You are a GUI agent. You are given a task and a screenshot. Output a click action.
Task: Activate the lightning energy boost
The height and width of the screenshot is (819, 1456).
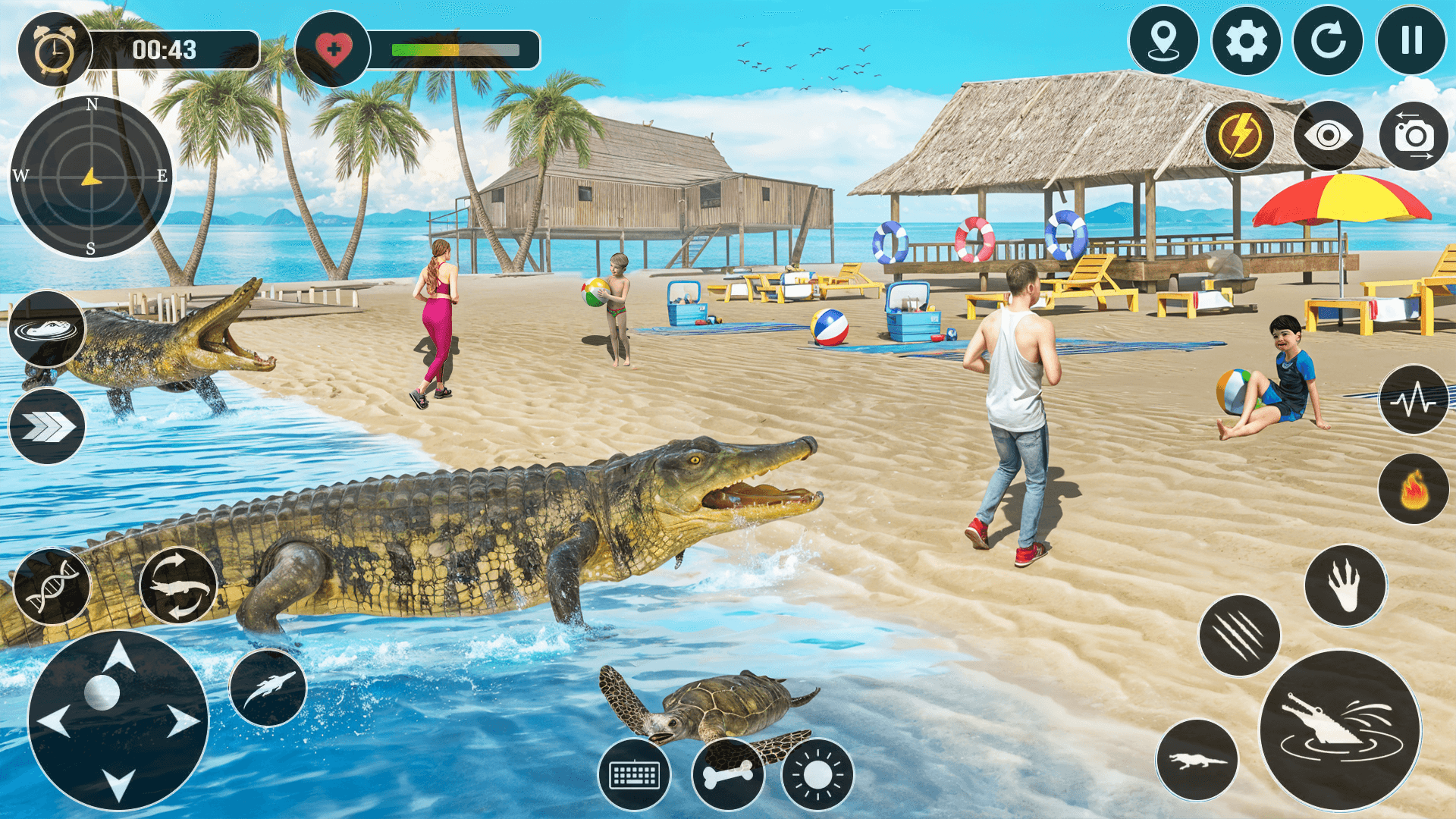[1239, 135]
